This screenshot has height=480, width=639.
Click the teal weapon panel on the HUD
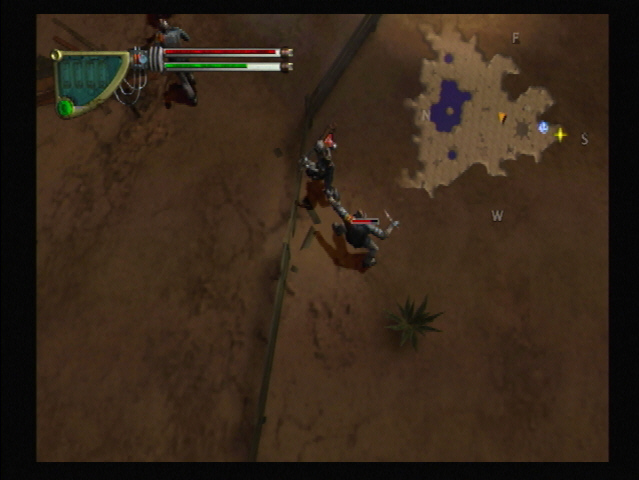90,76
